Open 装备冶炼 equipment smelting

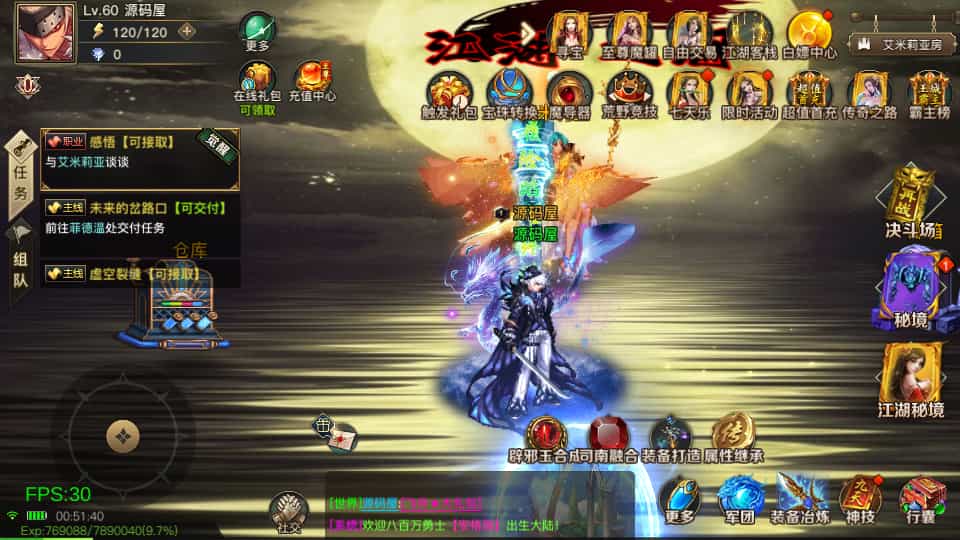click(x=800, y=497)
